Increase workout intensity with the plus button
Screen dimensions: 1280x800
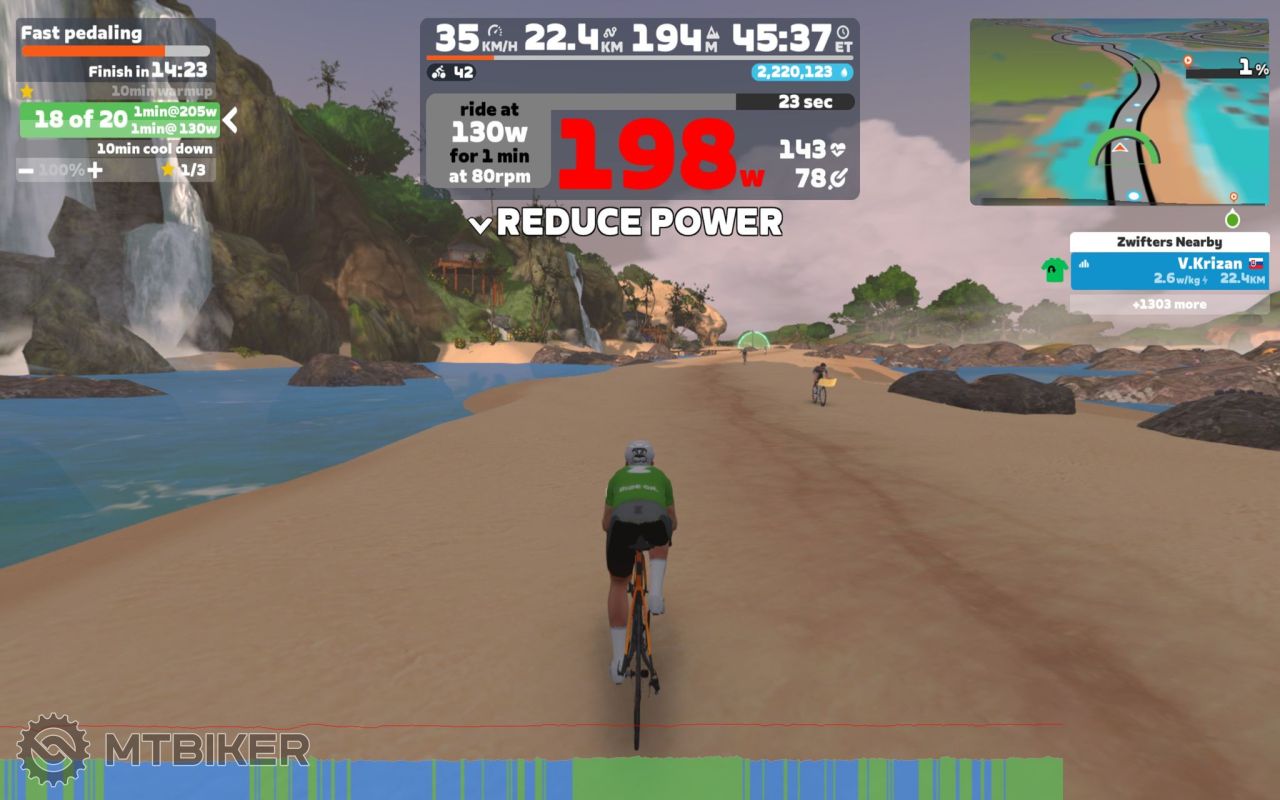tap(95, 170)
